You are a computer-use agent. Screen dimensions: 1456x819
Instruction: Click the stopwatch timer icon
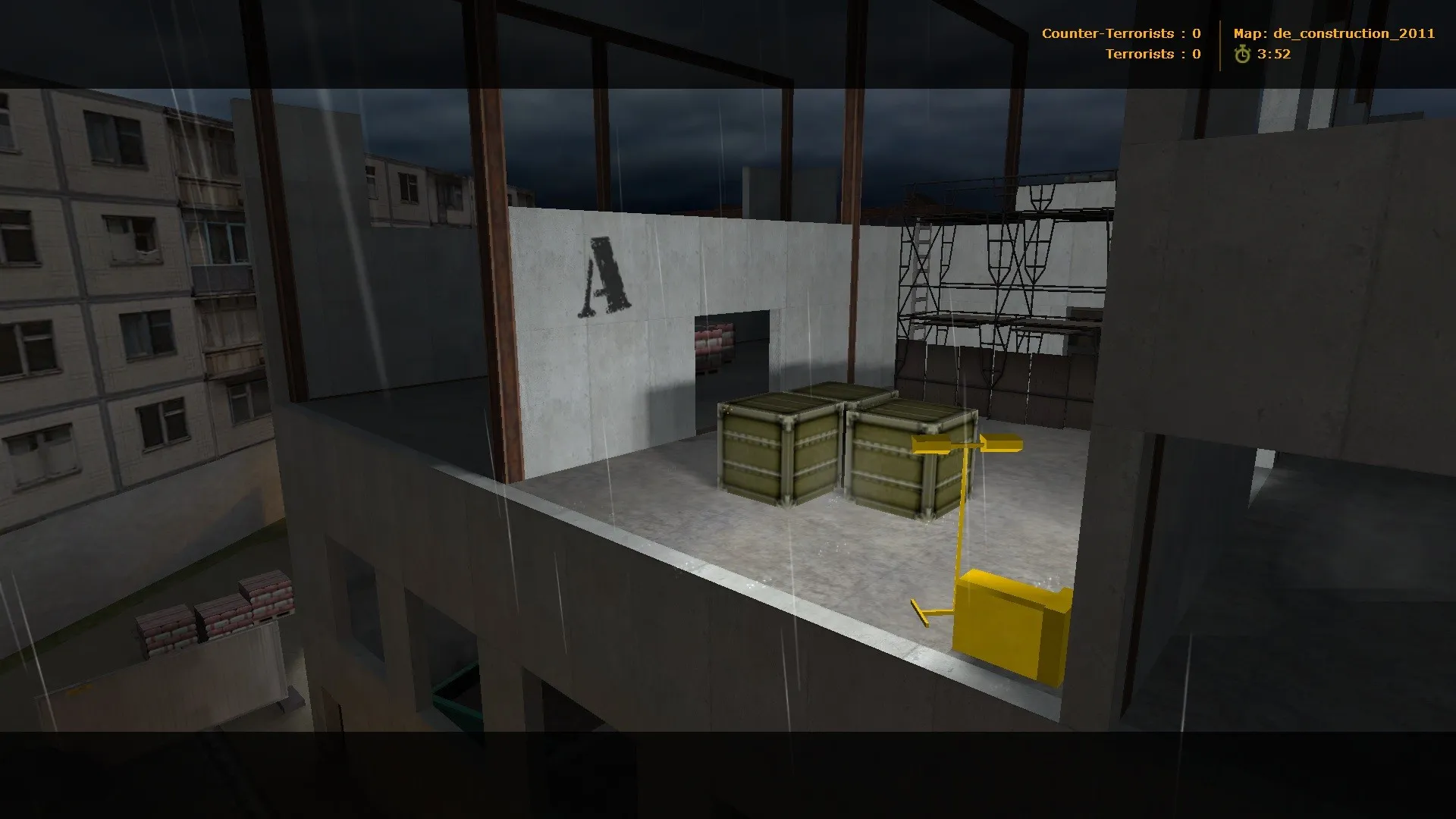(x=1244, y=54)
